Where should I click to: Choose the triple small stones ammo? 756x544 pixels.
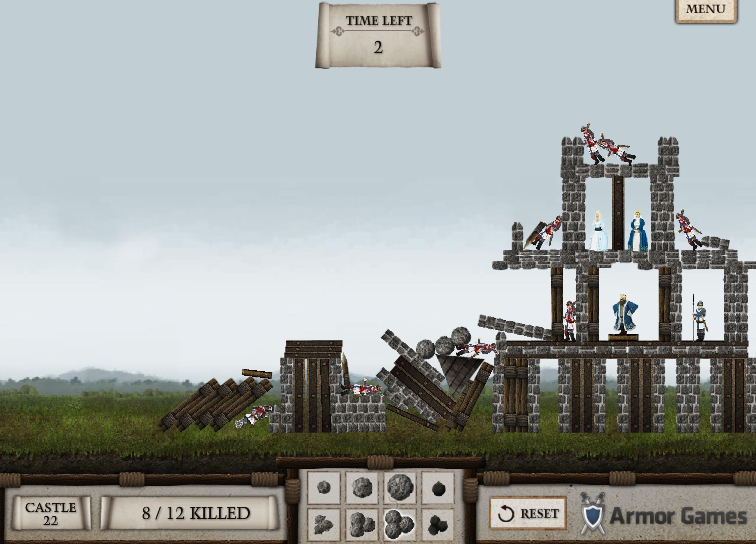tap(324, 523)
